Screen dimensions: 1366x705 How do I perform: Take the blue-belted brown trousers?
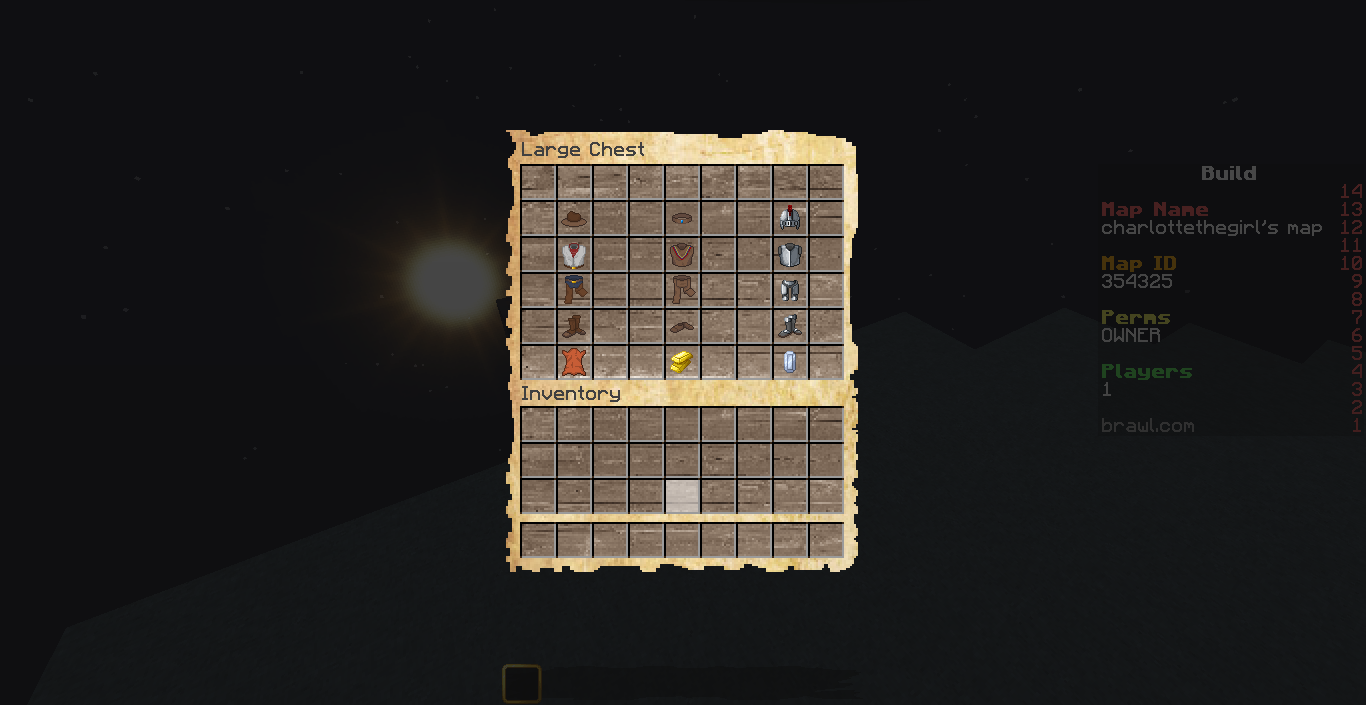pos(573,290)
